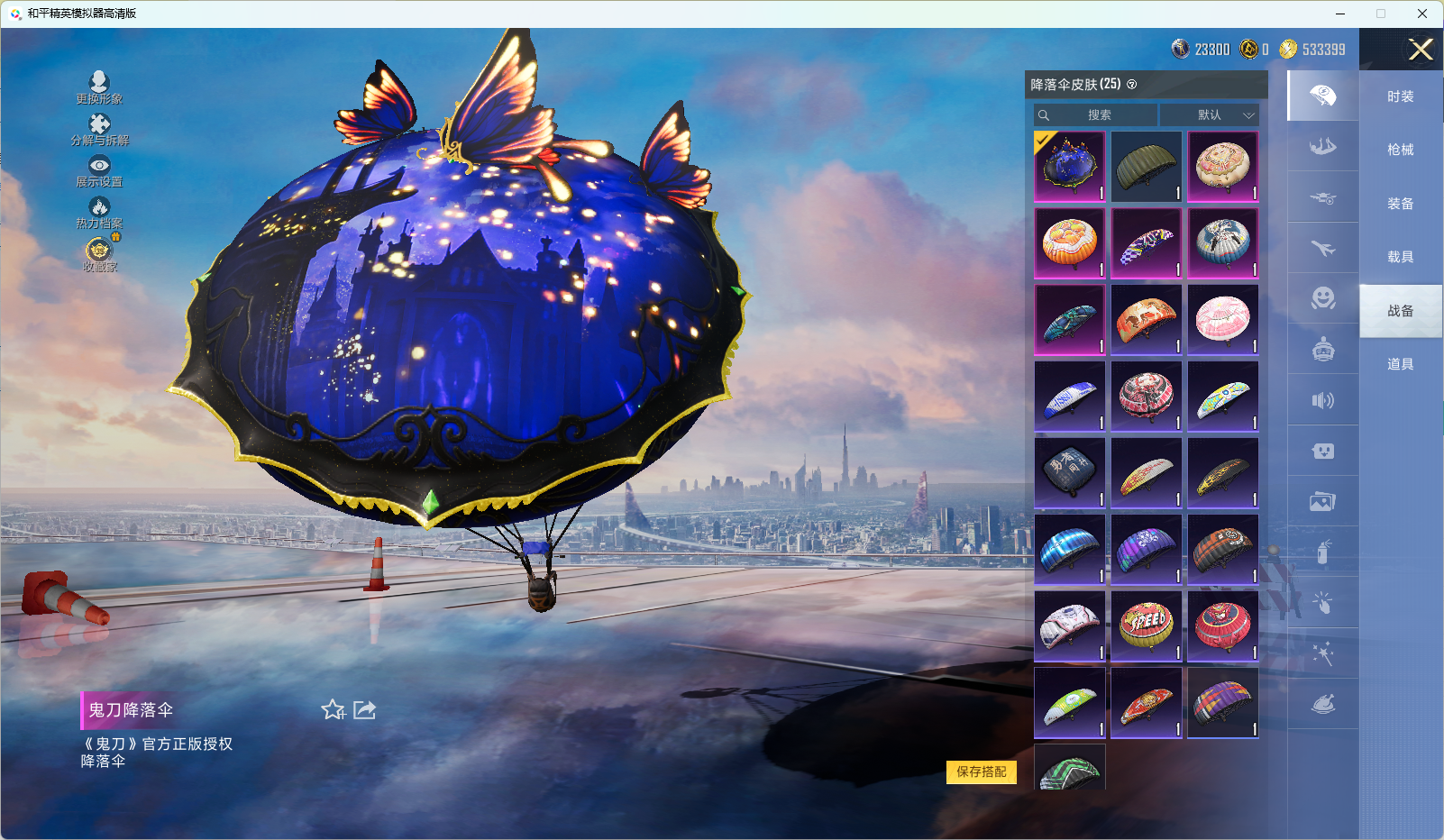Choose the olive green parachute skin
Screen dimensions: 1444x840
1147,167
